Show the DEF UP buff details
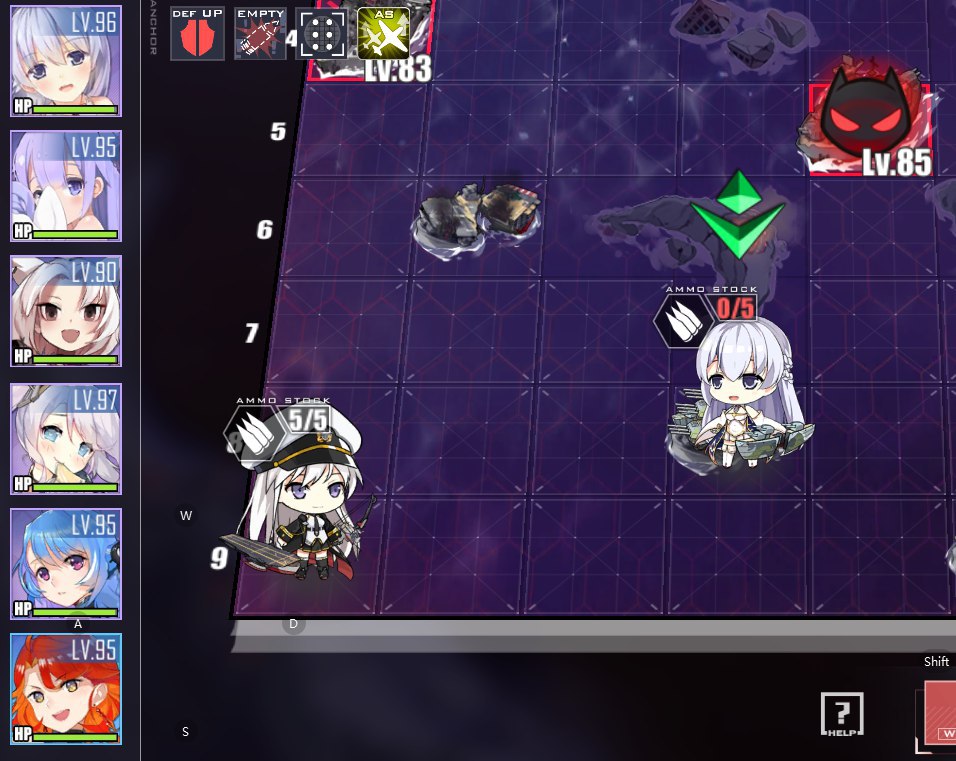The width and height of the screenshot is (956, 761). pos(197,34)
